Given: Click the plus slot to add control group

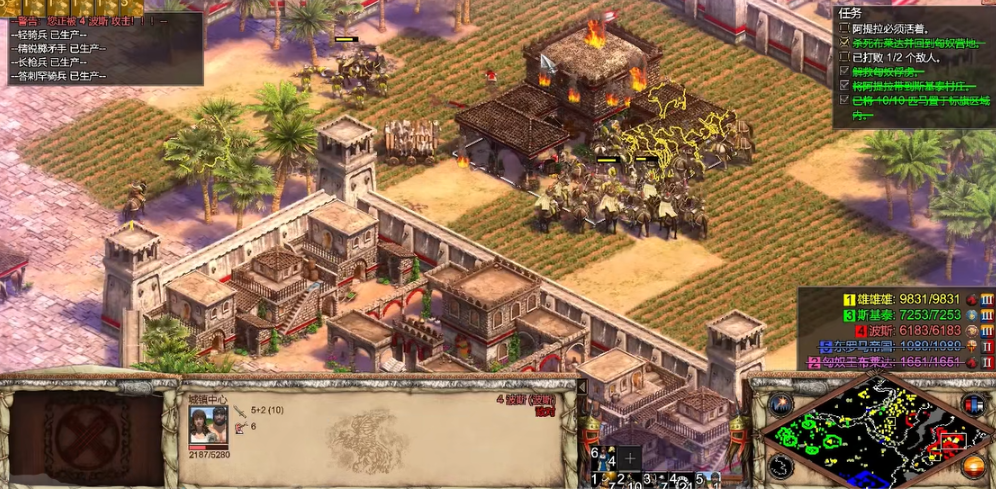Looking at the screenshot, I should [630, 457].
